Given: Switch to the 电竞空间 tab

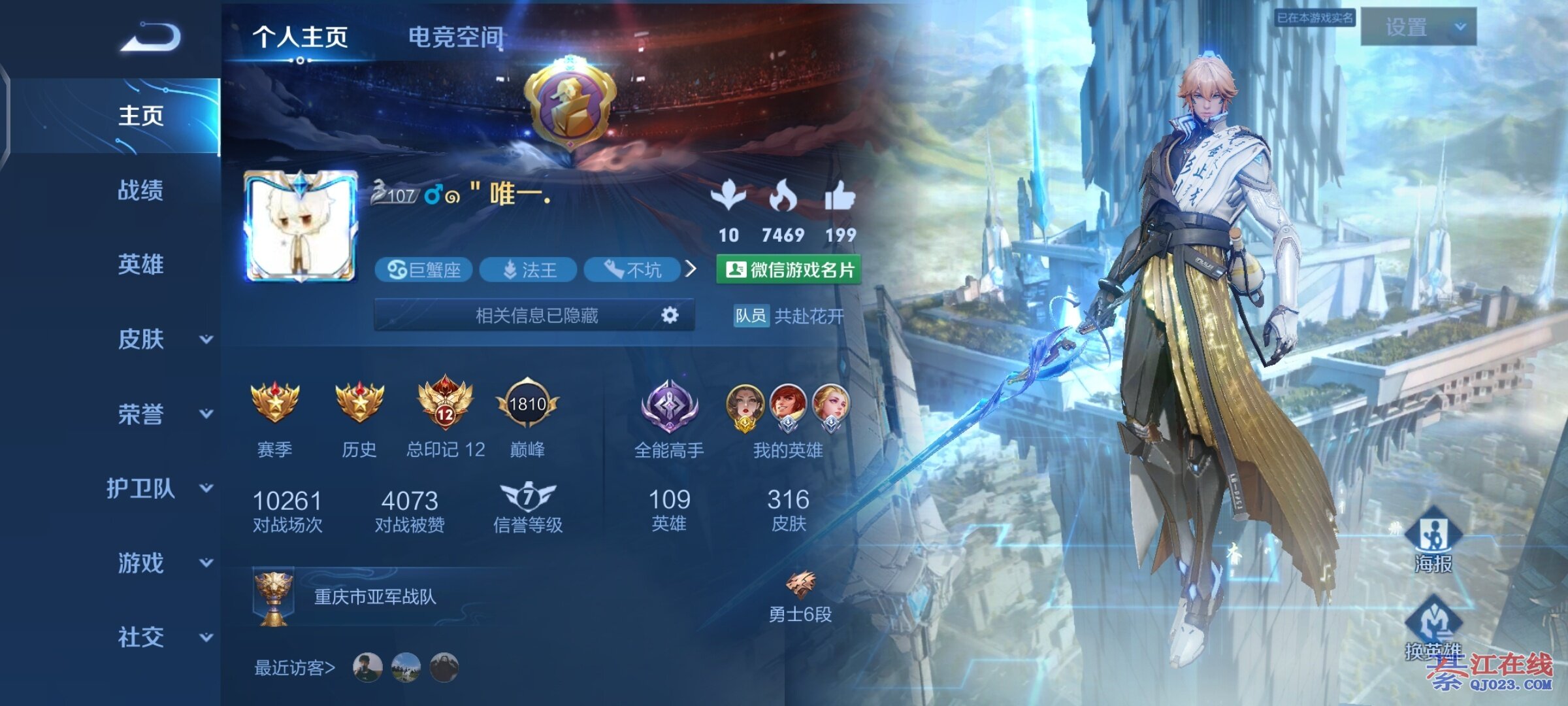Looking at the screenshot, I should click(455, 37).
